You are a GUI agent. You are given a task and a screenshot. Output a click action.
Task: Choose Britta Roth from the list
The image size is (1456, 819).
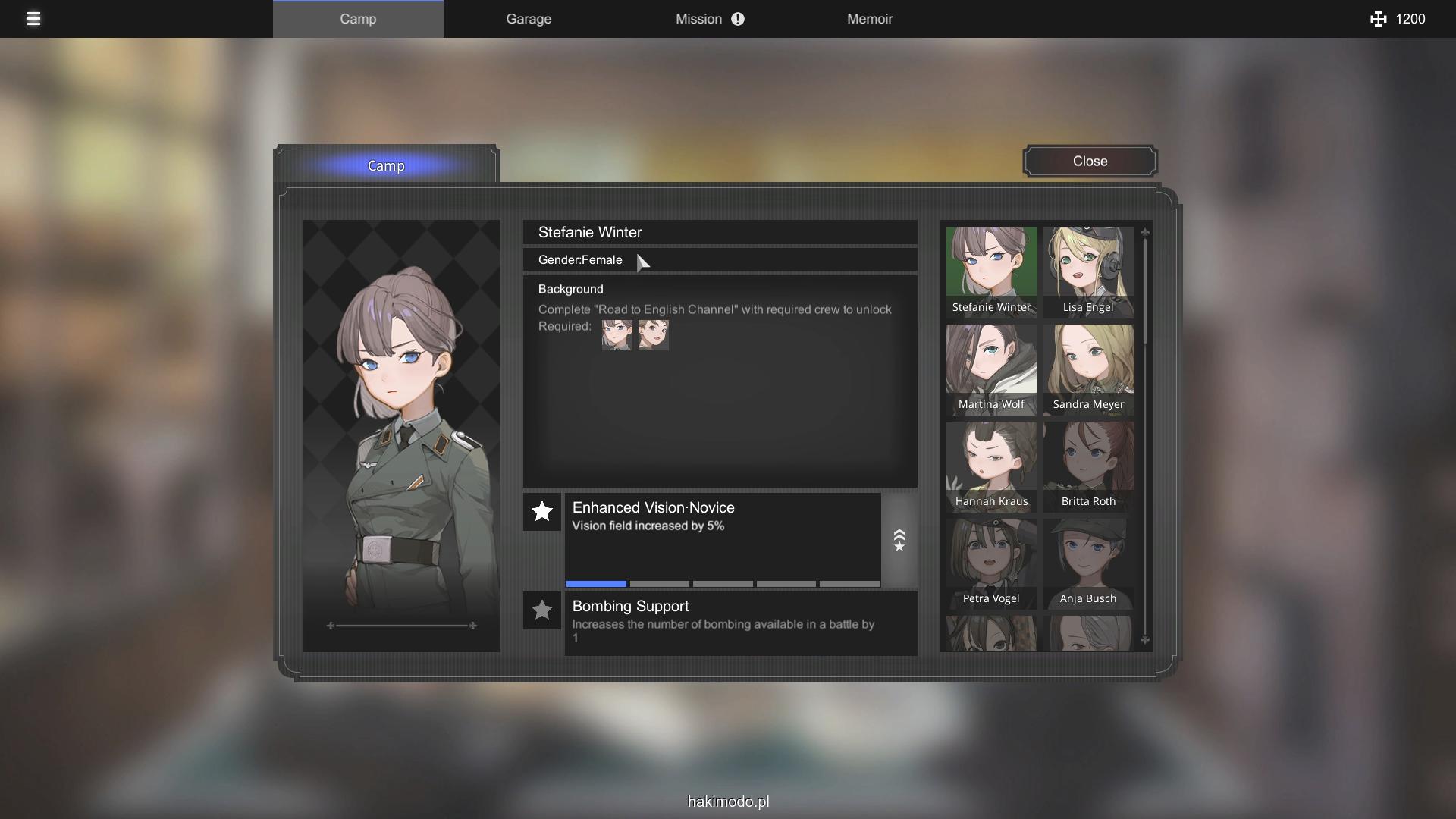pyautogui.click(x=1088, y=466)
